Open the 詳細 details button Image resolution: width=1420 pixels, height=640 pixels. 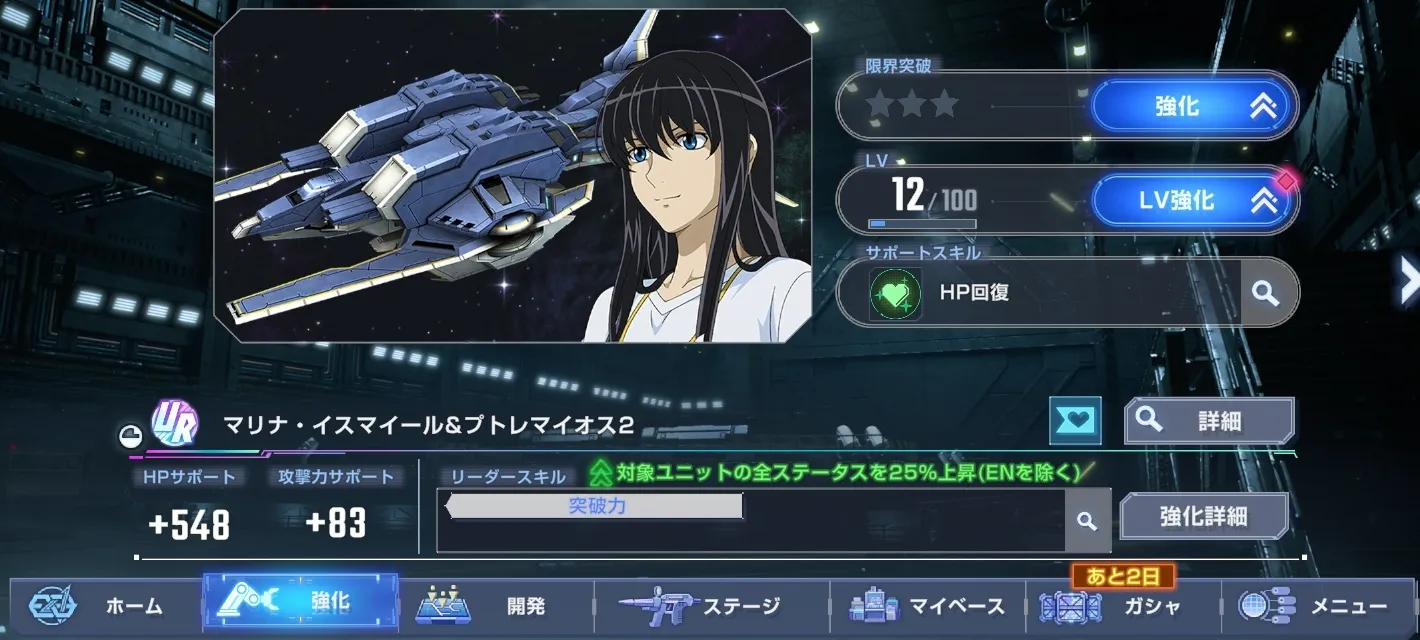pos(1209,420)
